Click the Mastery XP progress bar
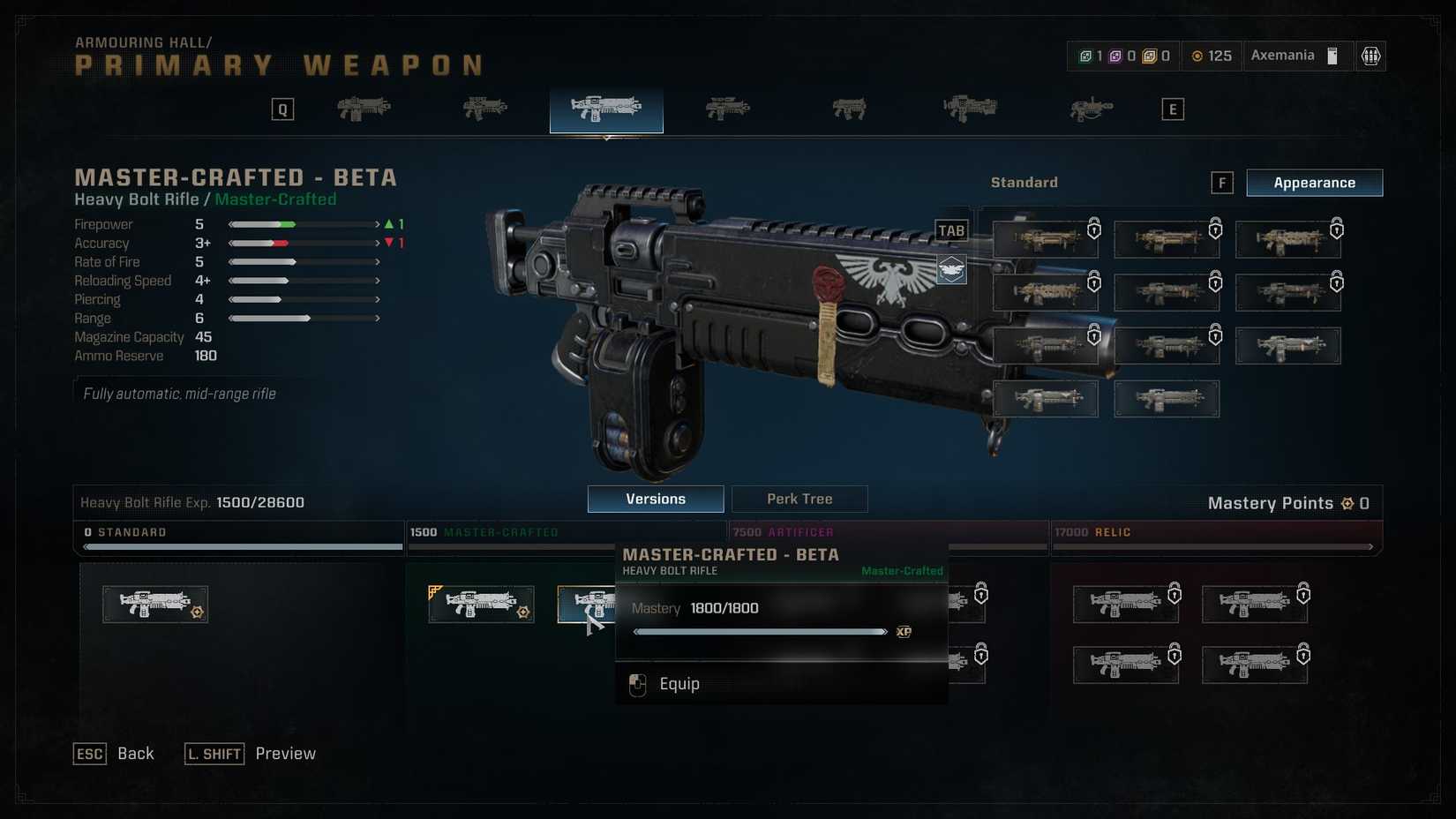Viewport: 1456px width, 819px height. pyautogui.click(x=759, y=631)
